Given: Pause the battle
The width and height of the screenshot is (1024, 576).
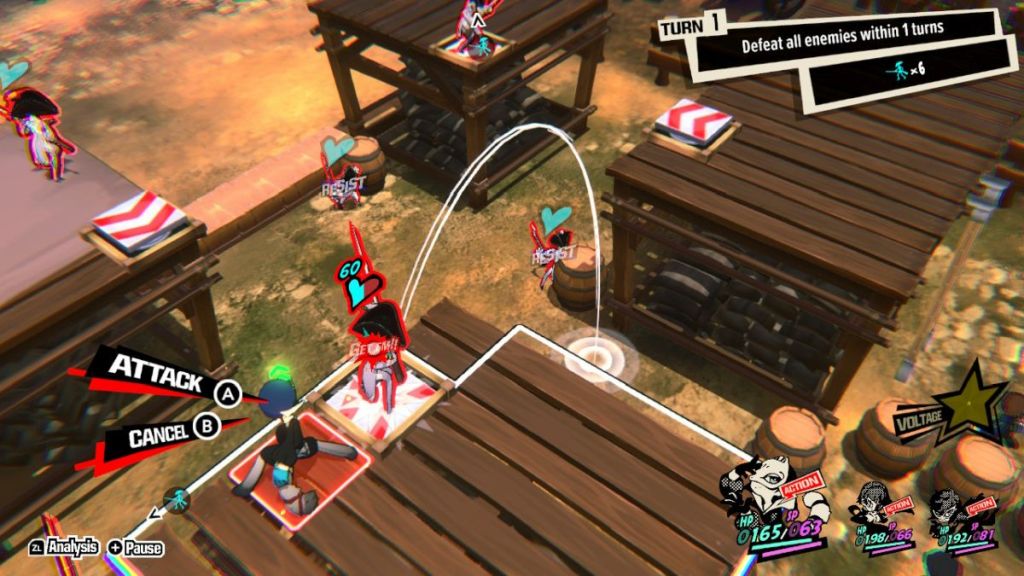Looking at the screenshot, I should (136, 547).
